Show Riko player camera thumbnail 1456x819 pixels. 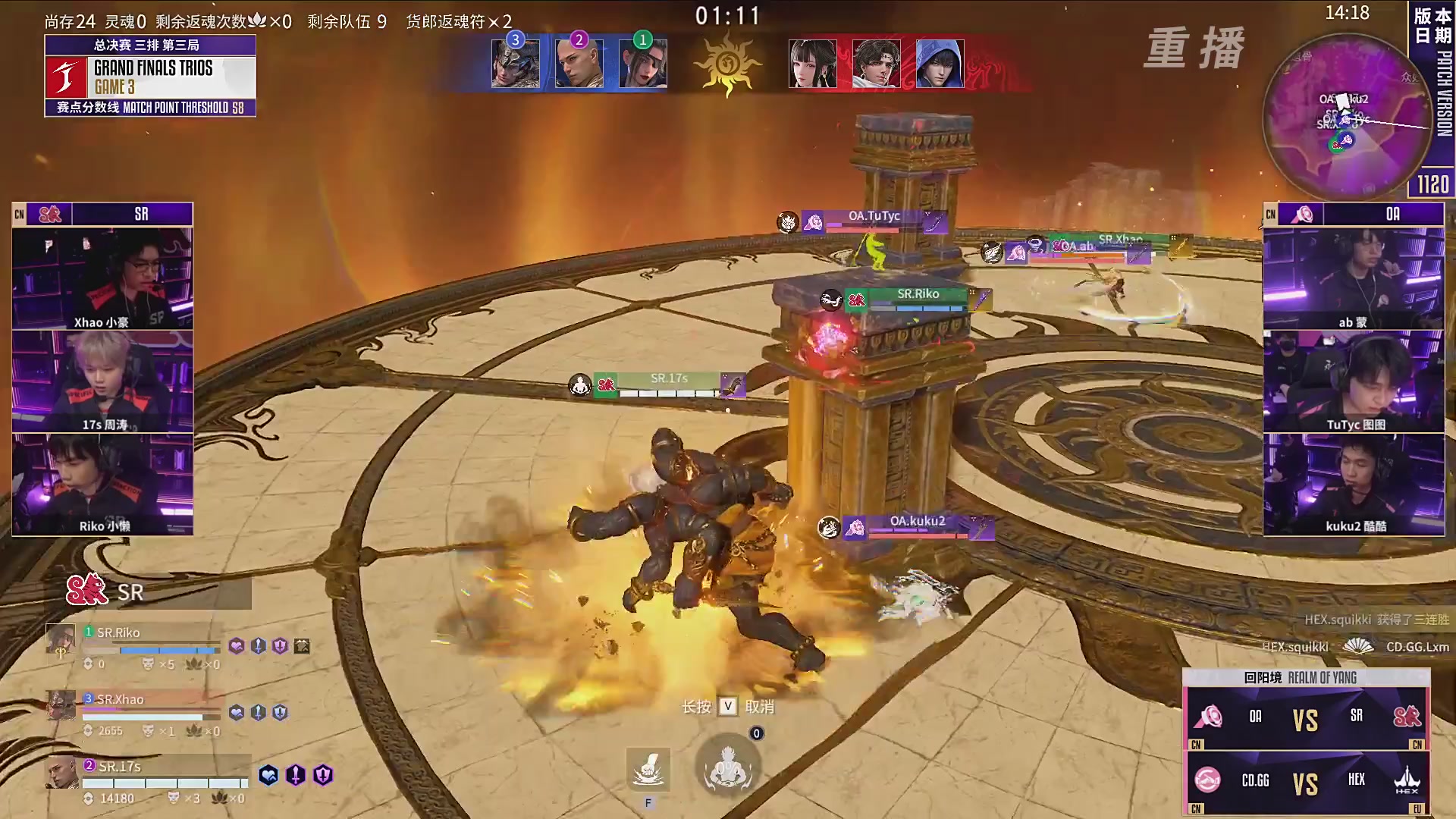102,485
